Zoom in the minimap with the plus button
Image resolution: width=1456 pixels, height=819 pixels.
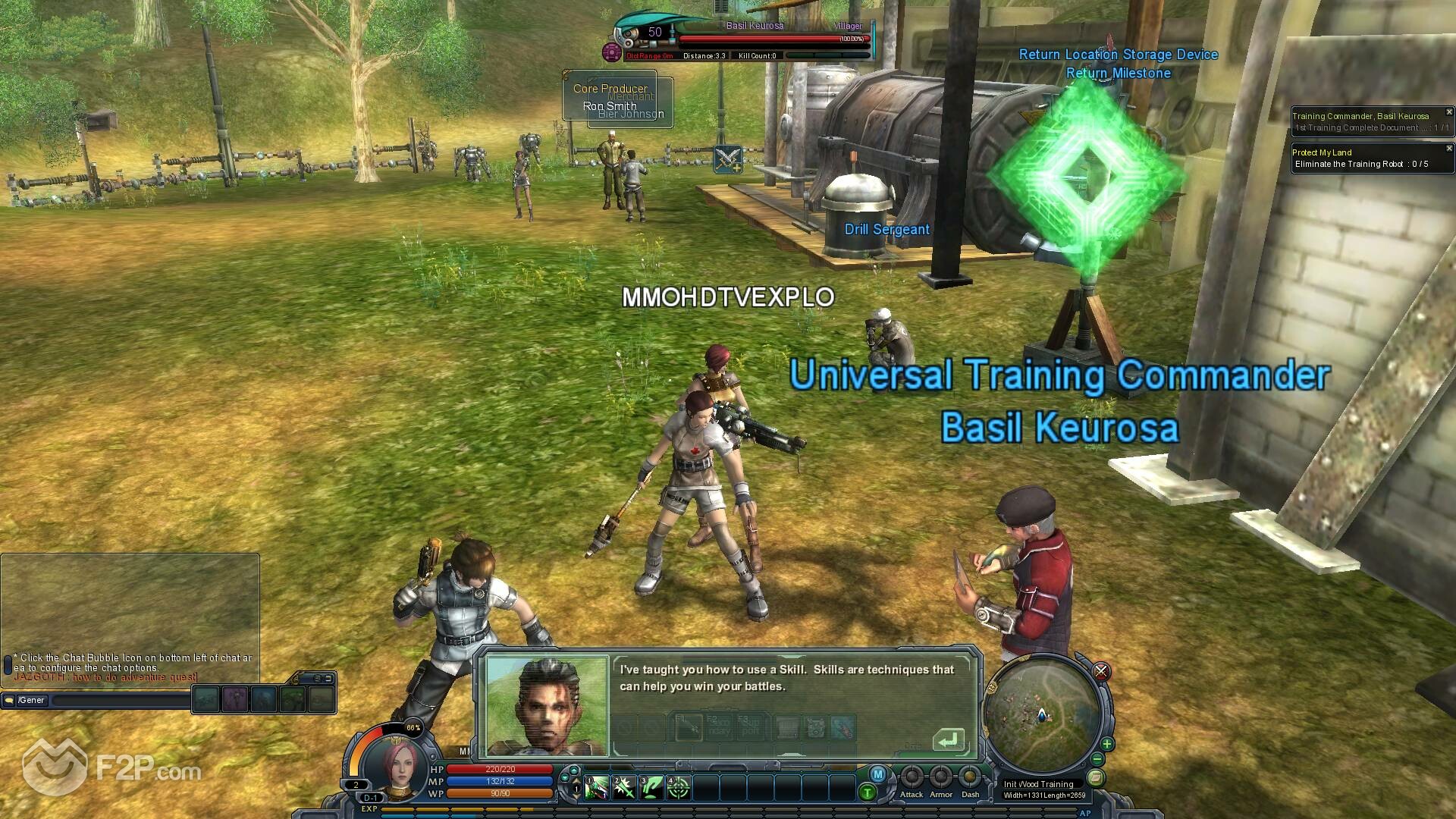click(x=1107, y=744)
